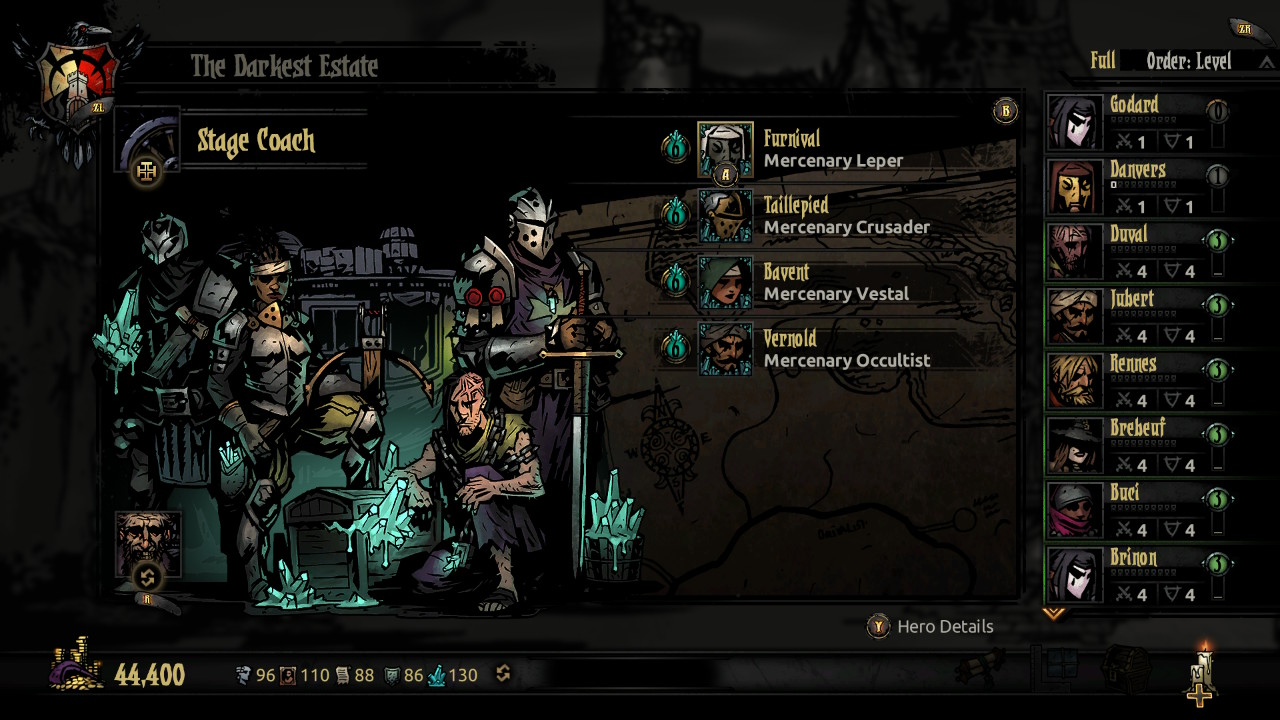Pick Jubert from the hero roster
Image resolution: width=1280 pixels, height=720 pixels.
pyautogui.click(x=1075, y=316)
